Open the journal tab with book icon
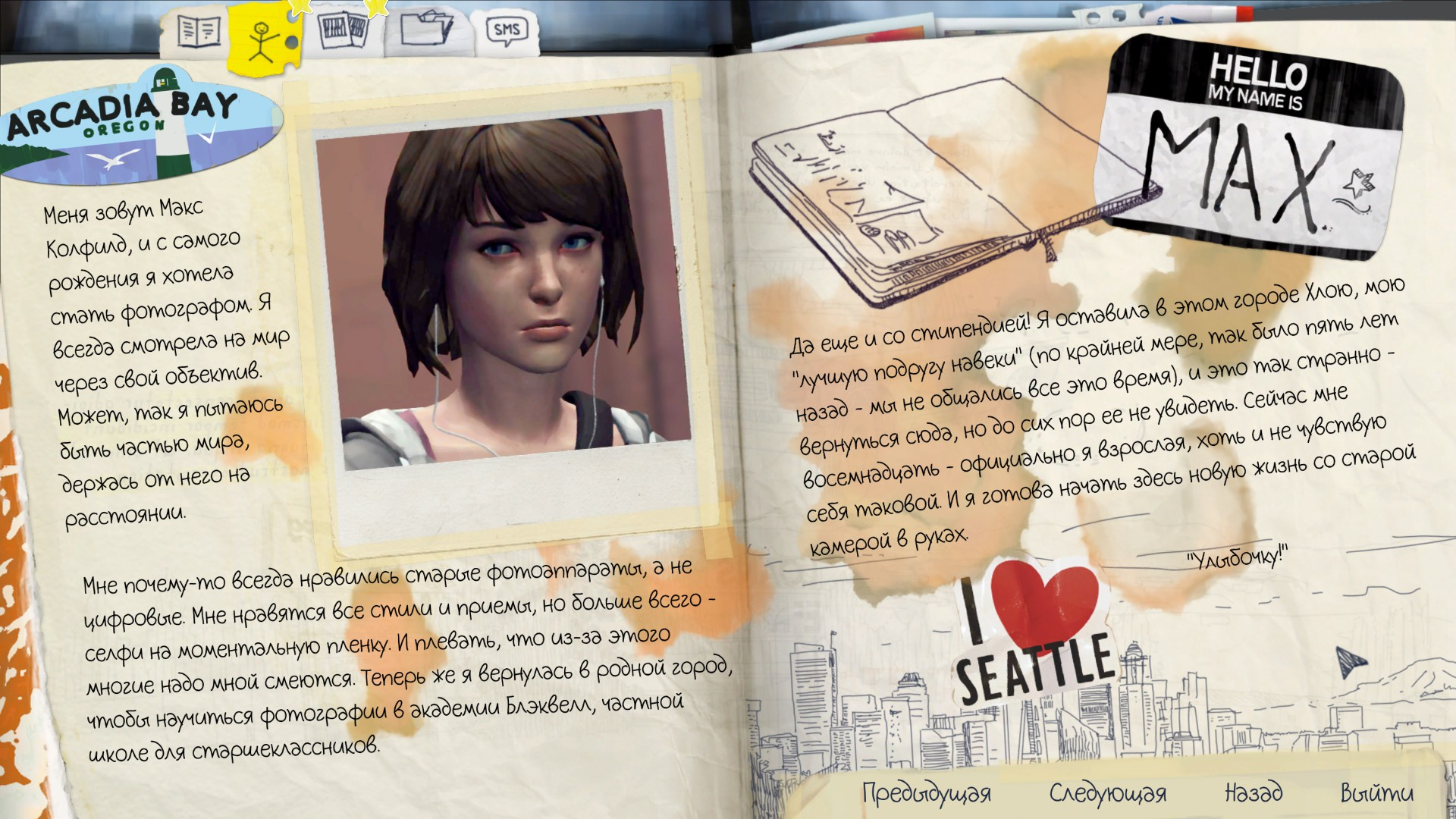This screenshot has height=819, width=1456. pos(198,32)
